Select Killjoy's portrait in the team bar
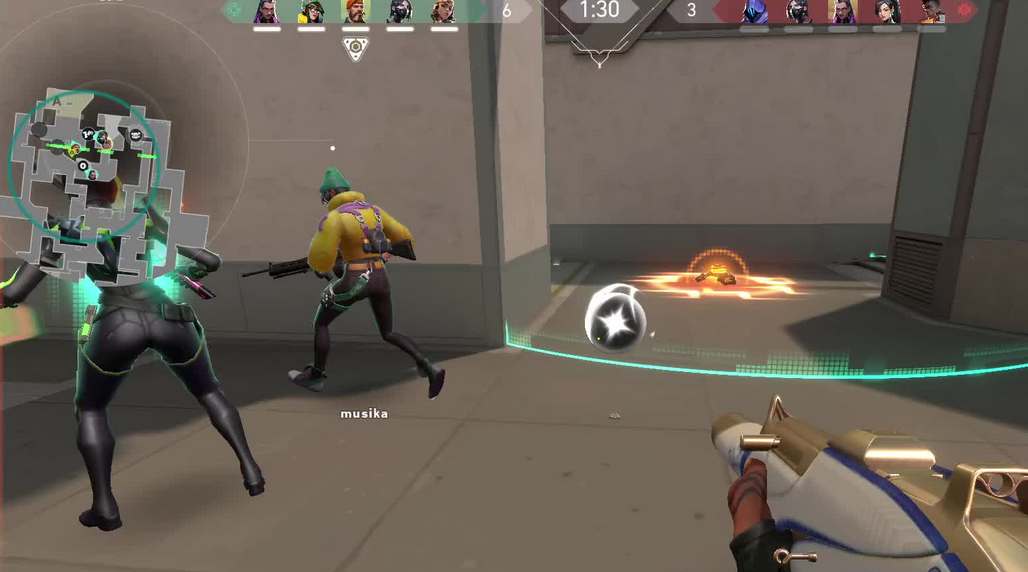The image size is (1028, 572). [311, 11]
